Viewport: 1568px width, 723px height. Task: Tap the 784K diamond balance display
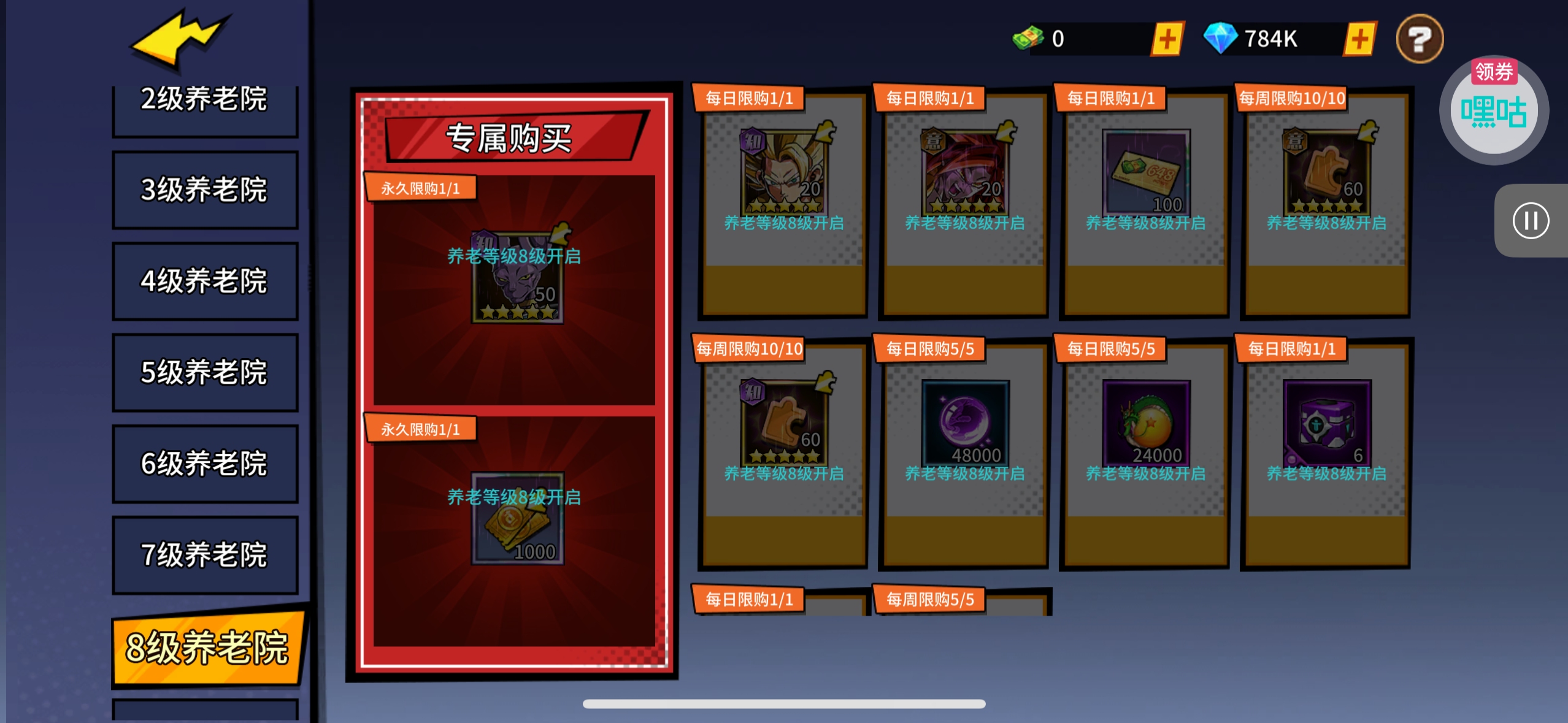click(1270, 38)
